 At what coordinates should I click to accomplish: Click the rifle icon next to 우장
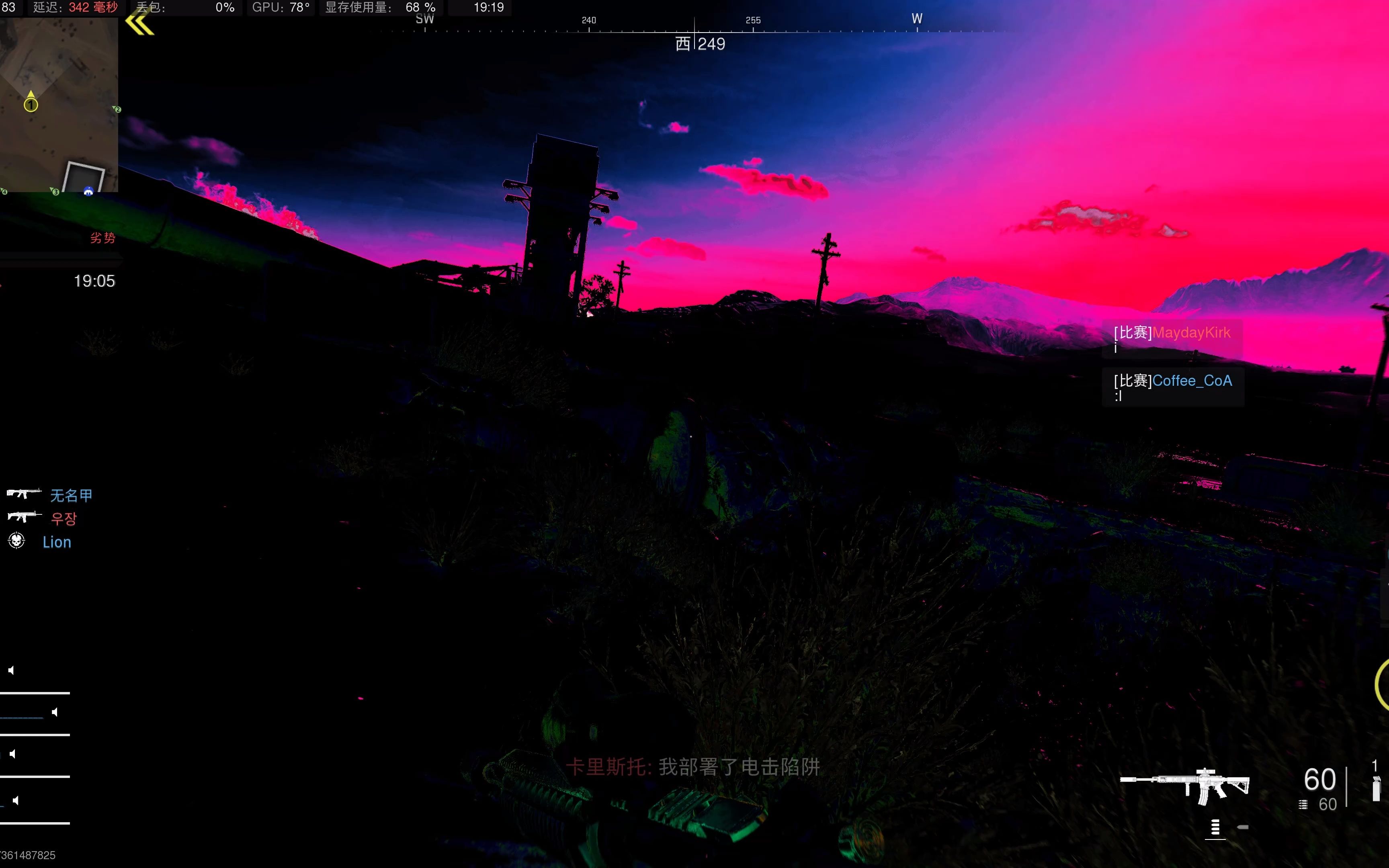pyautogui.click(x=24, y=517)
